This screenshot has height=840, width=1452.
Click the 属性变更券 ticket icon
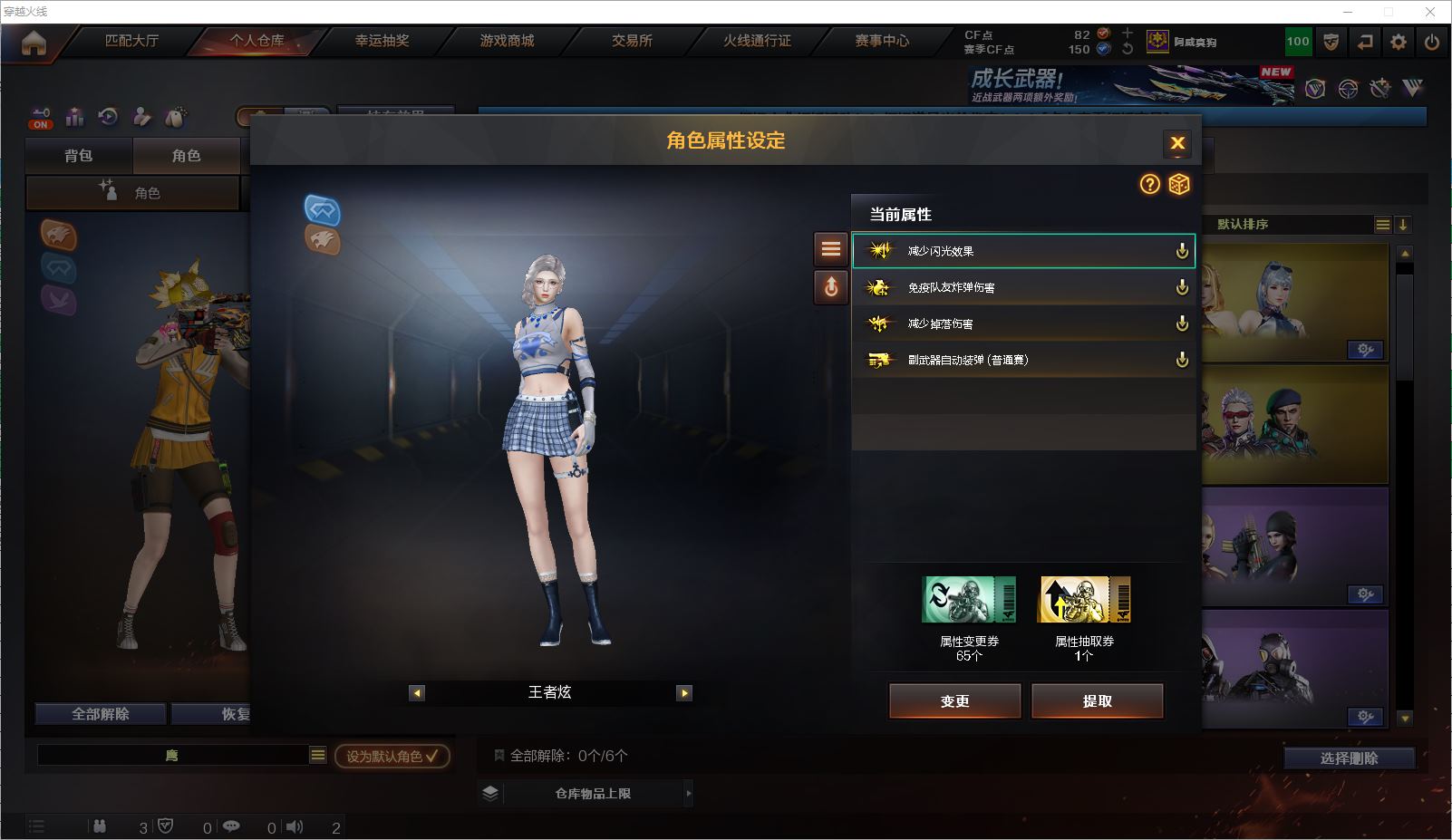pyautogui.click(x=969, y=600)
